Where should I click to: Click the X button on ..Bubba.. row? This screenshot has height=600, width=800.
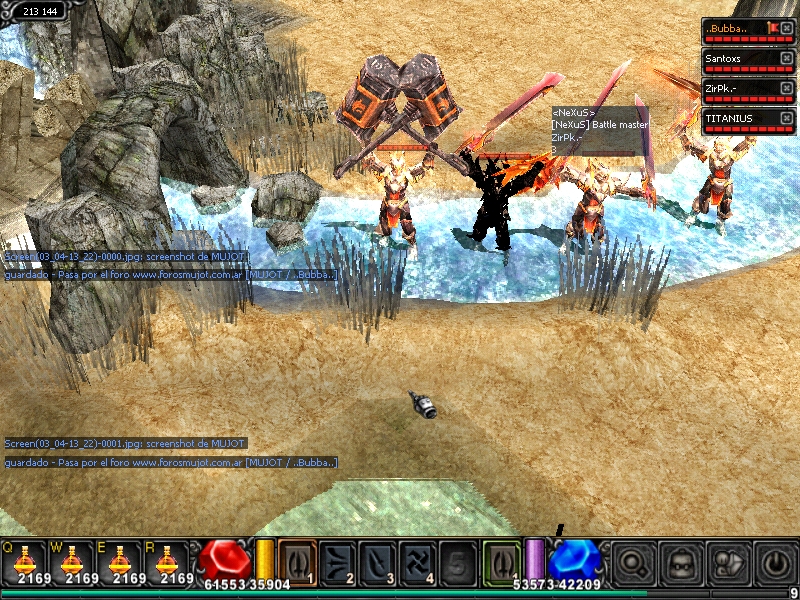(x=786, y=28)
